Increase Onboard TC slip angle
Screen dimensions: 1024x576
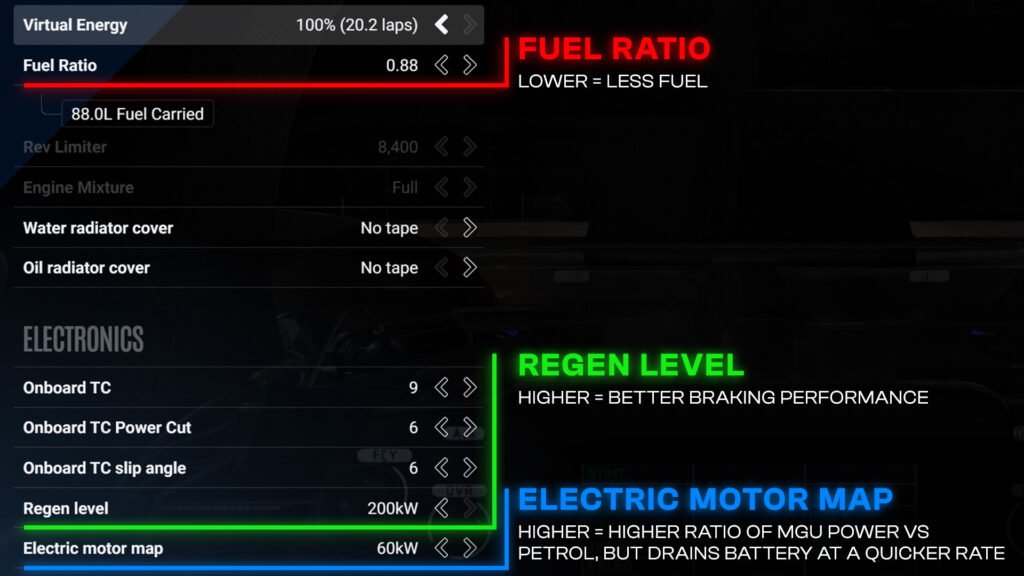(470, 468)
